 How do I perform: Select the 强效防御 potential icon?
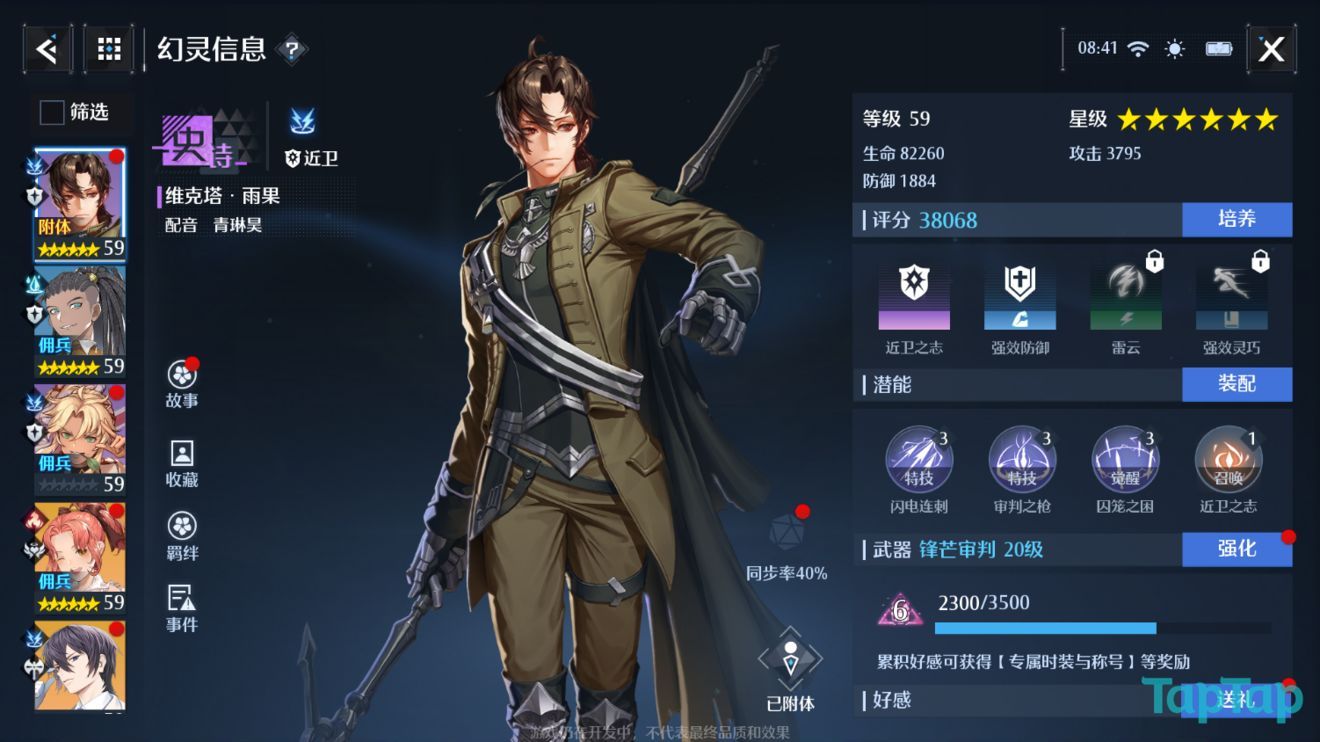[1021, 297]
